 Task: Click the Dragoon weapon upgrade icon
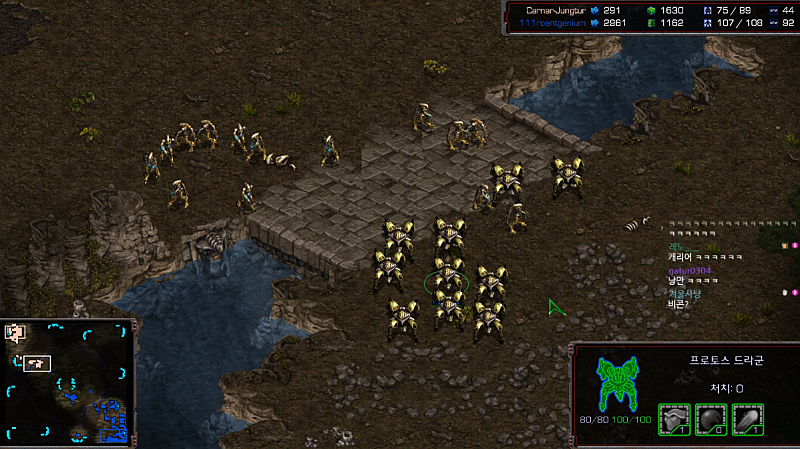point(747,418)
